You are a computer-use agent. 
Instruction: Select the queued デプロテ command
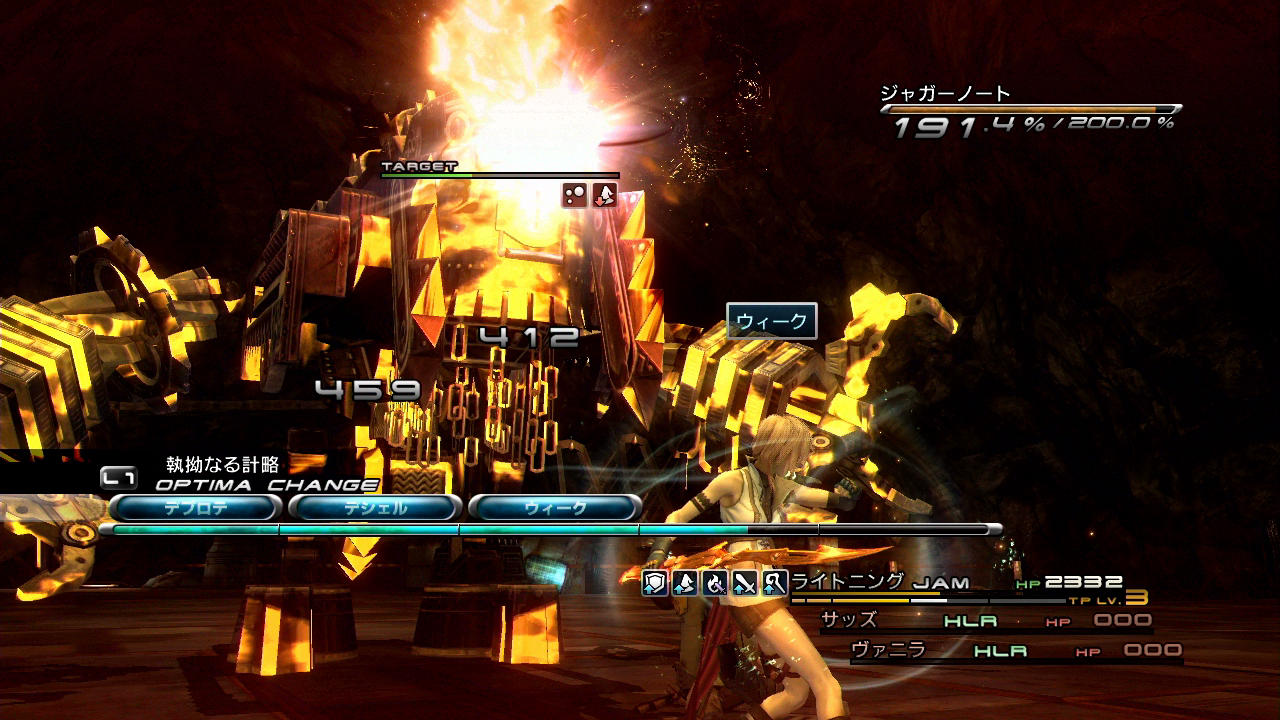(195, 508)
